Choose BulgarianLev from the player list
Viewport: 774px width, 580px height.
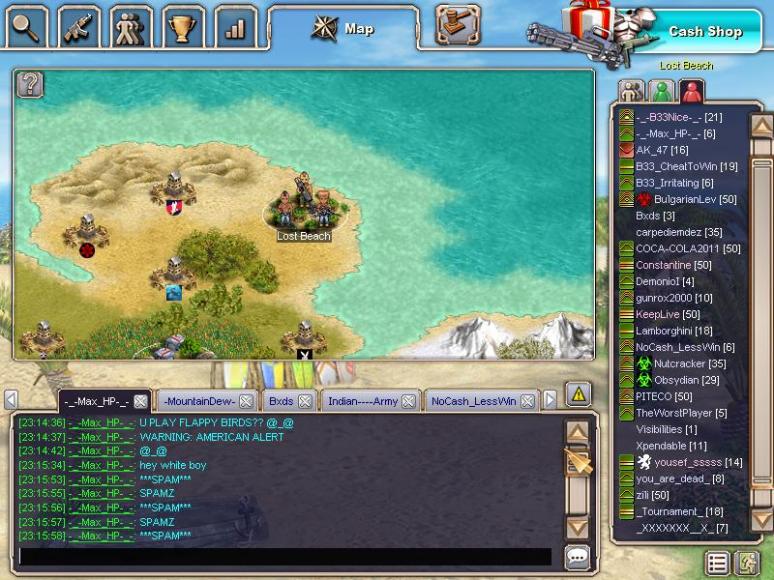pyautogui.click(x=685, y=199)
